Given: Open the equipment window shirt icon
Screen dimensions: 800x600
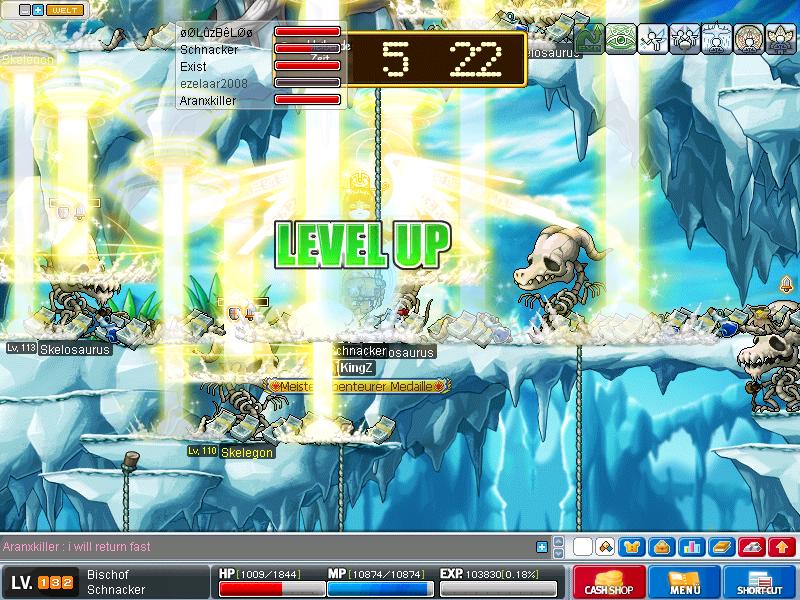Looking at the screenshot, I should point(631,547).
